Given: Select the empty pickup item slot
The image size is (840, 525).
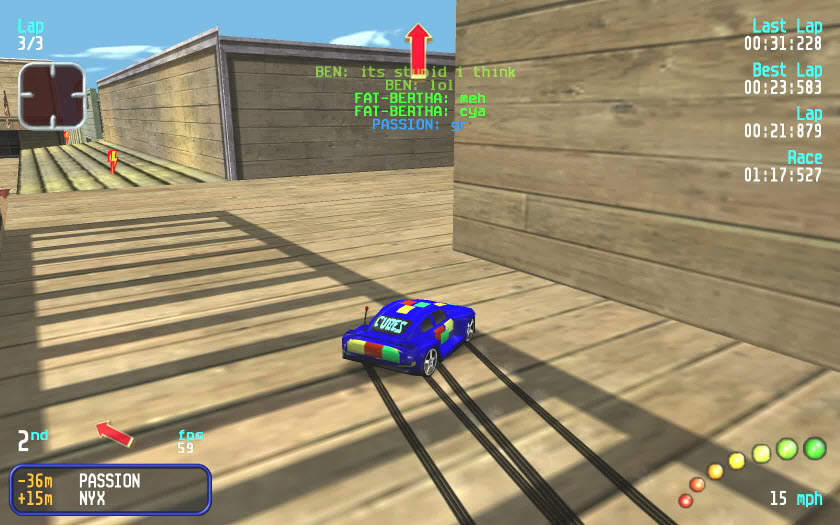Looking at the screenshot, I should [x=51, y=95].
